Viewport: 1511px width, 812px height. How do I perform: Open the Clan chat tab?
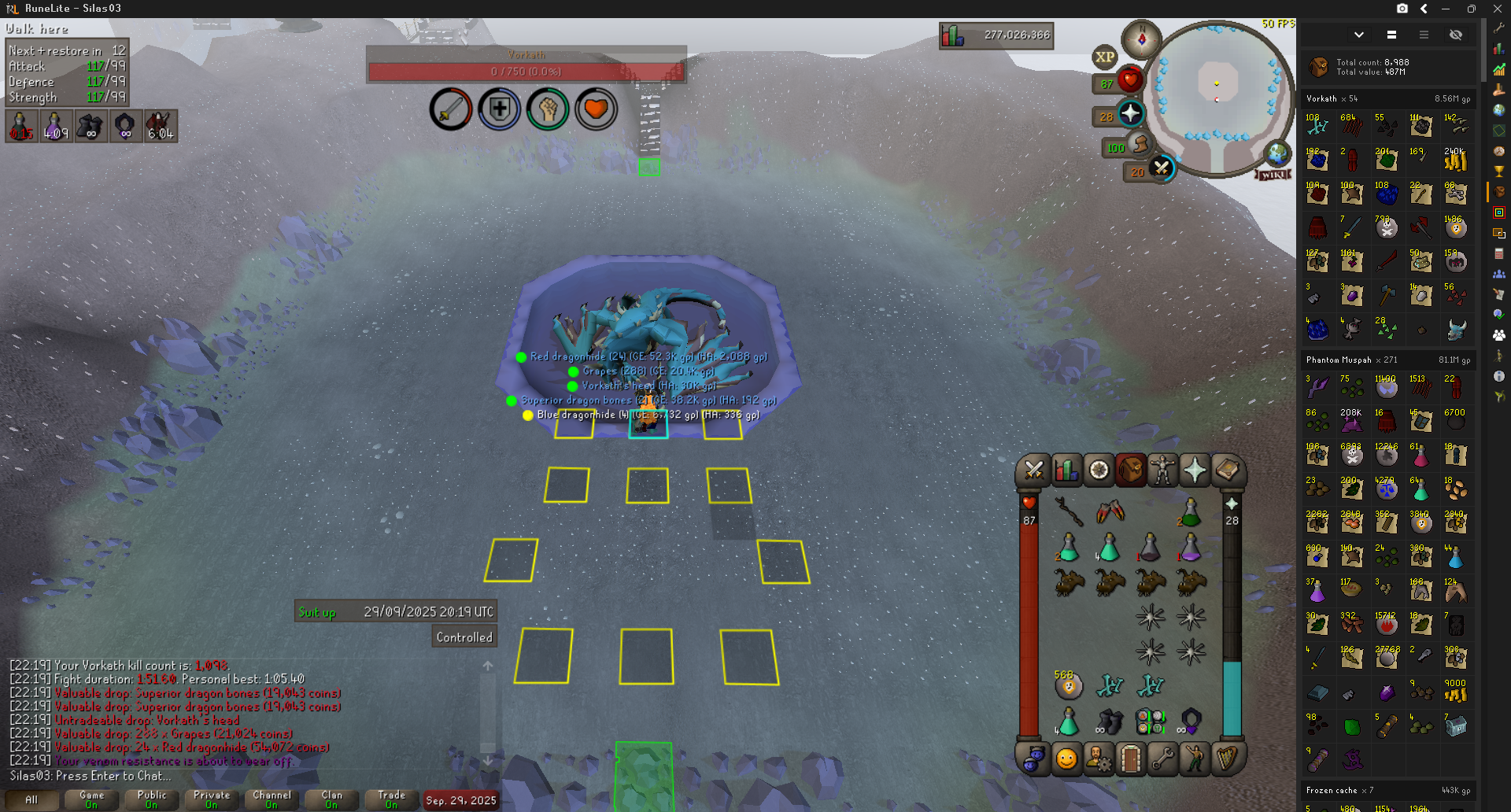(x=331, y=799)
